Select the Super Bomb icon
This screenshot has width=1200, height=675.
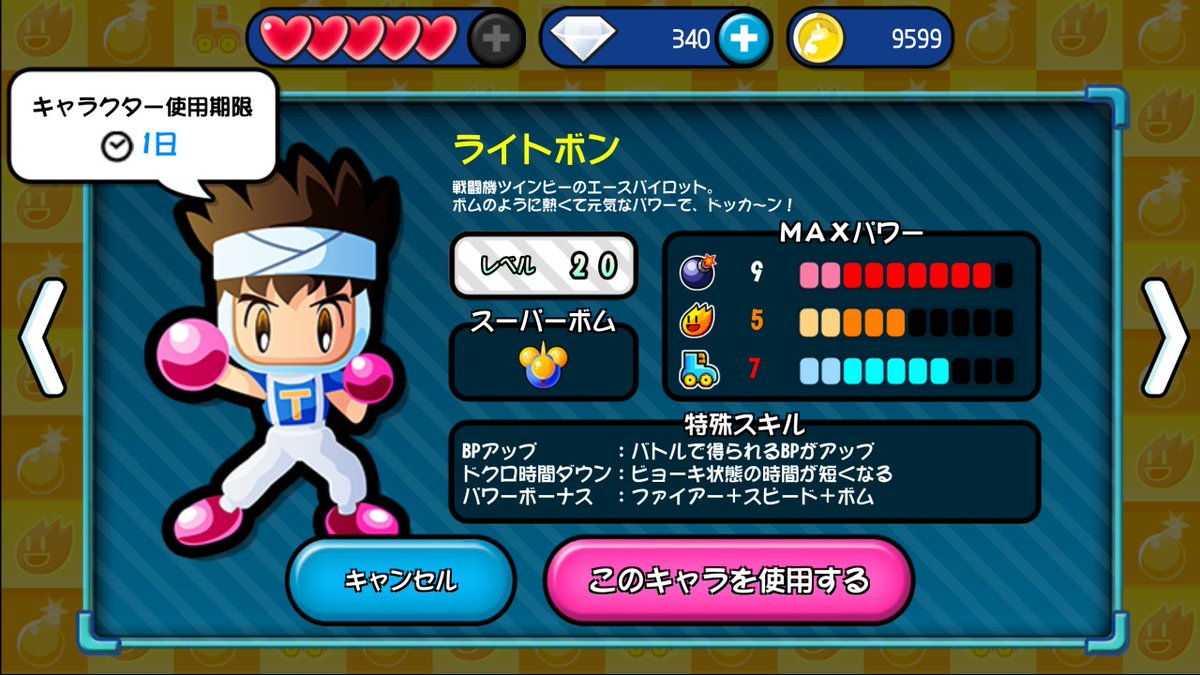tap(543, 366)
